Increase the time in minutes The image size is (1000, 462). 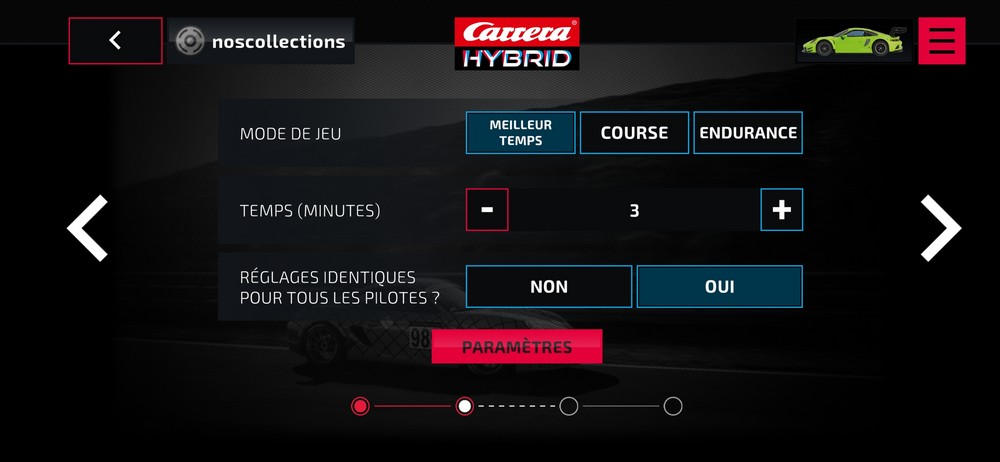coord(782,210)
